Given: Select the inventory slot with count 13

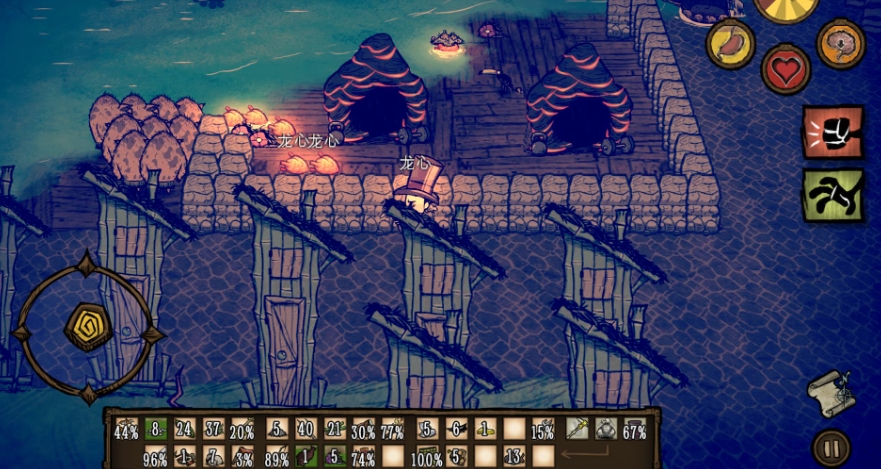Looking at the screenshot, I should (516, 457).
